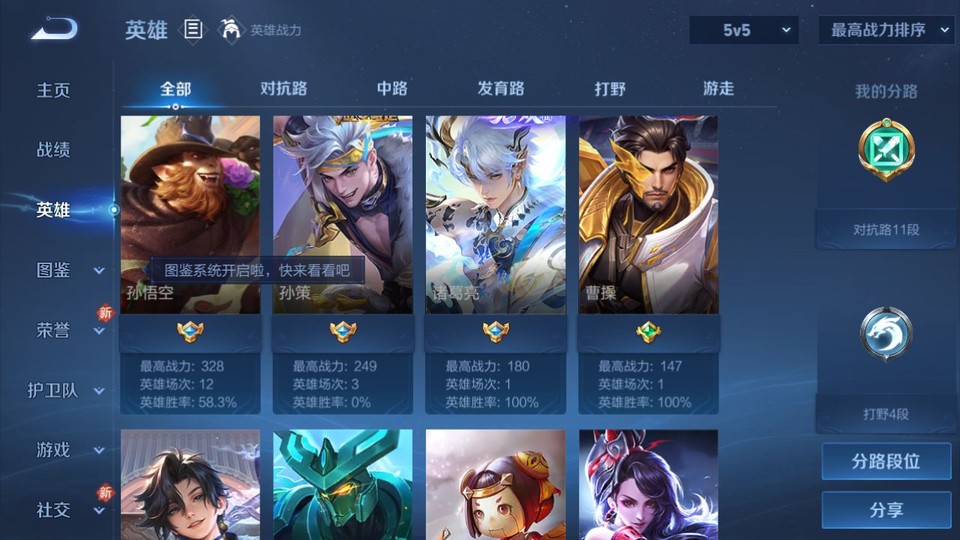The width and height of the screenshot is (960, 540).
Task: Switch to the 中路 tab
Action: (x=392, y=88)
